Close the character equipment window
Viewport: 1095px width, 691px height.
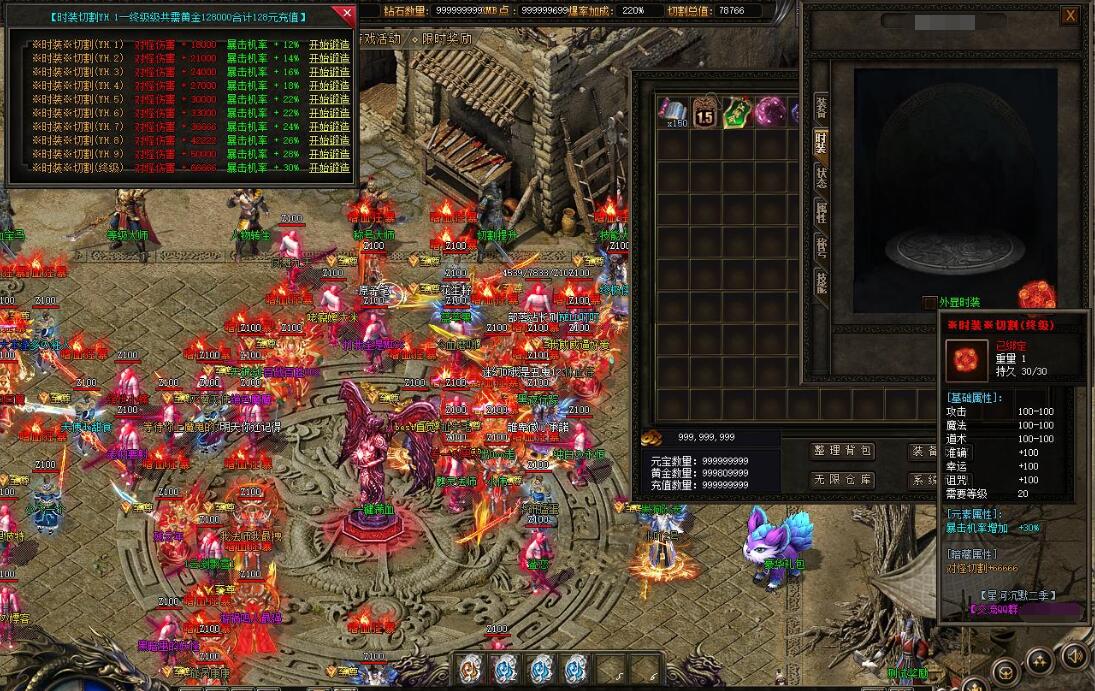click(1070, 15)
